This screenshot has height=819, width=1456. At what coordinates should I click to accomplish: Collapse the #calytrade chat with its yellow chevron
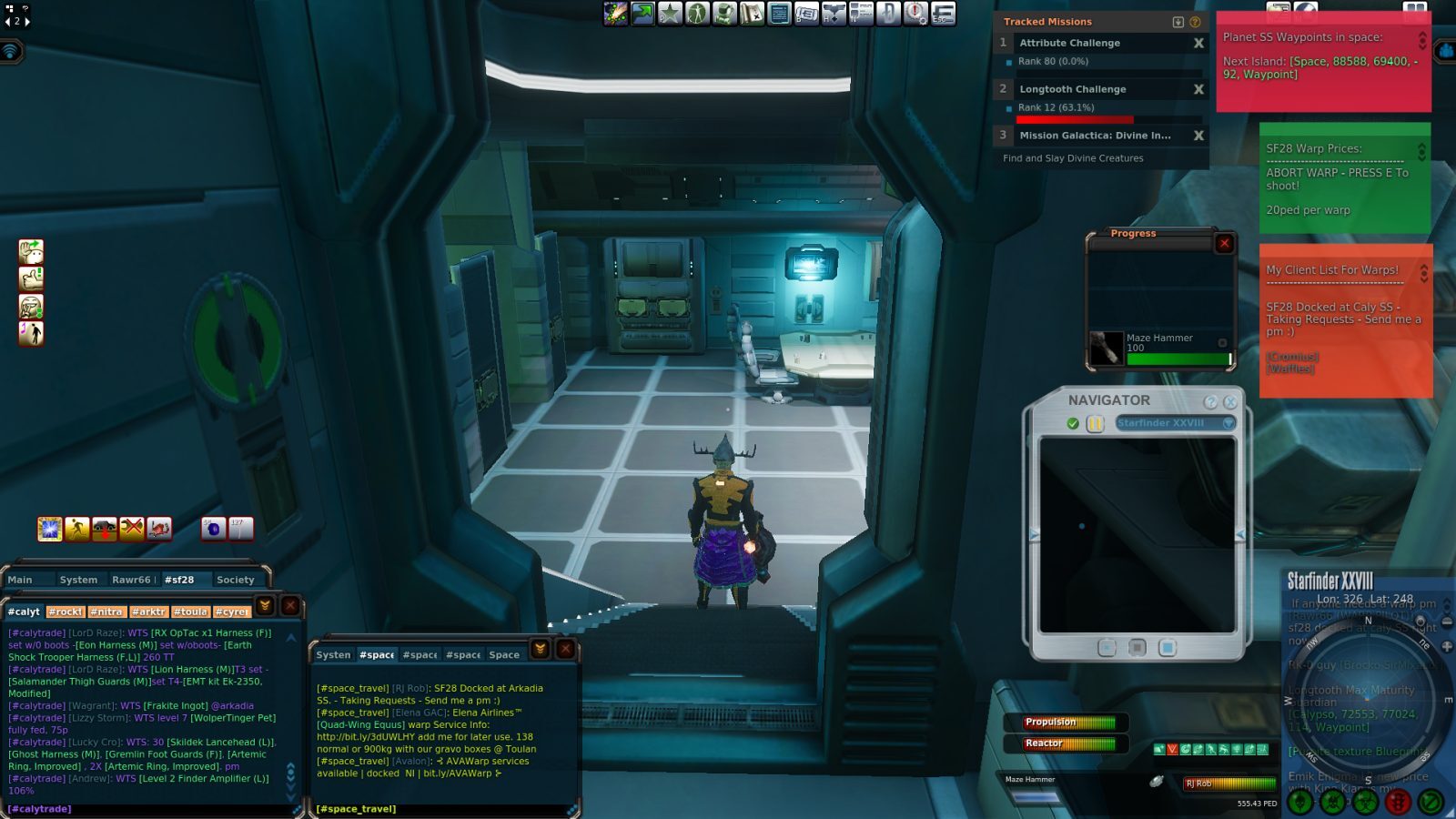tap(263, 605)
